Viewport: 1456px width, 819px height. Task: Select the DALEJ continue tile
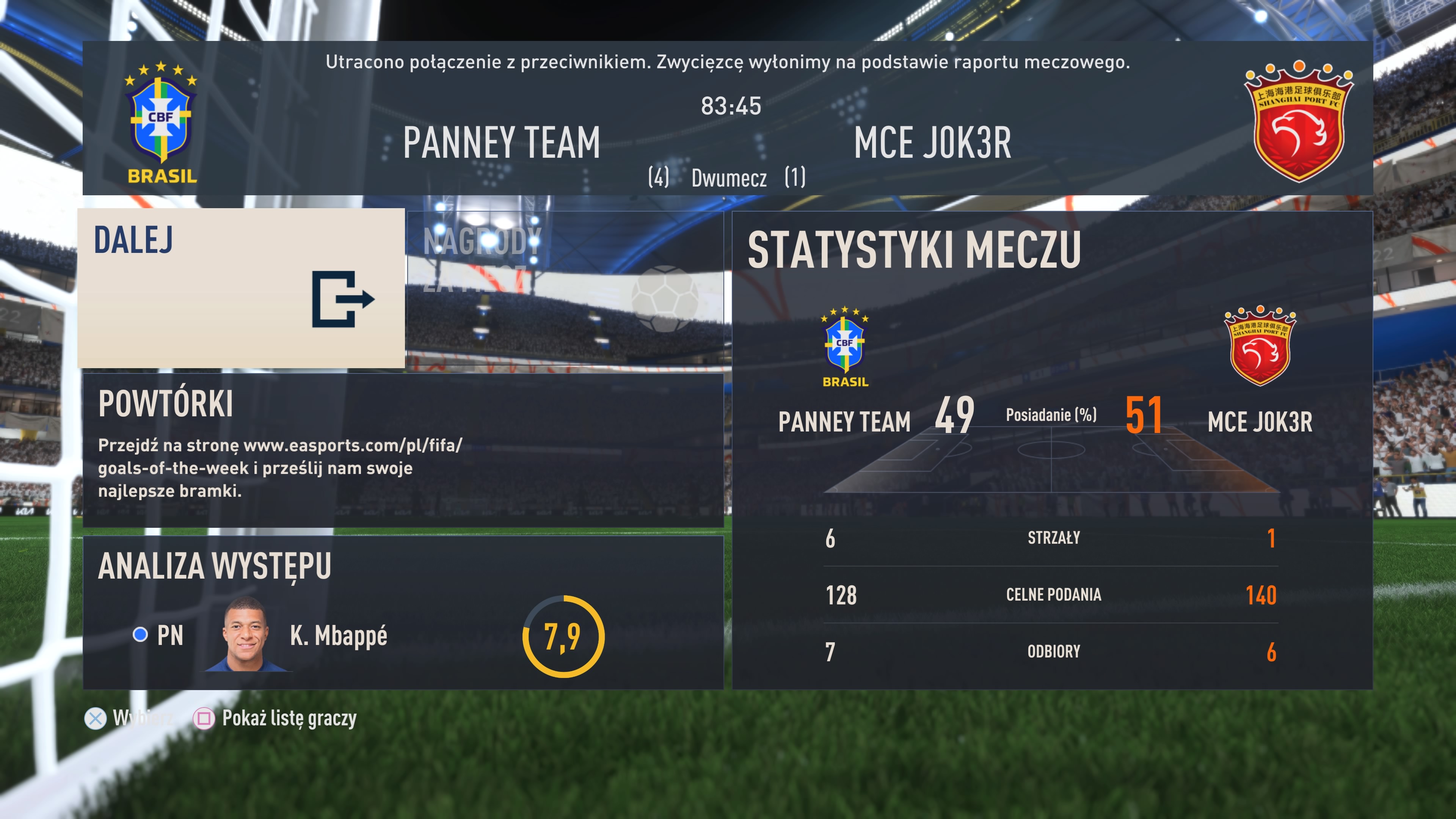click(x=242, y=288)
